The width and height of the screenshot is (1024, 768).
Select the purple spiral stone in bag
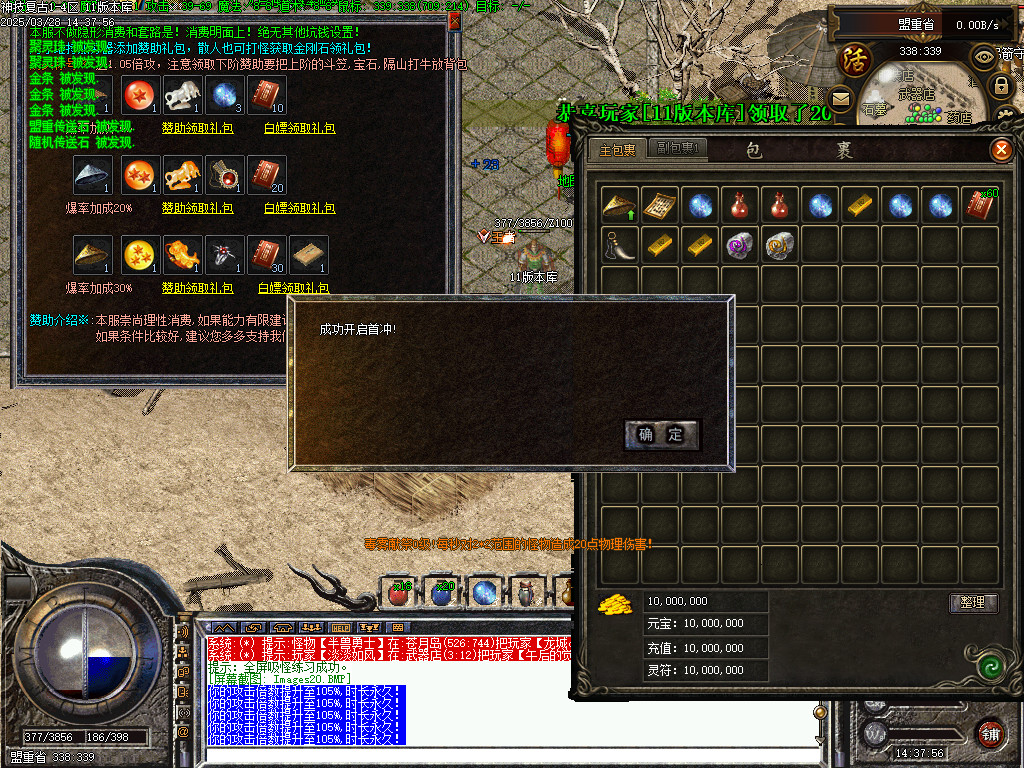740,246
